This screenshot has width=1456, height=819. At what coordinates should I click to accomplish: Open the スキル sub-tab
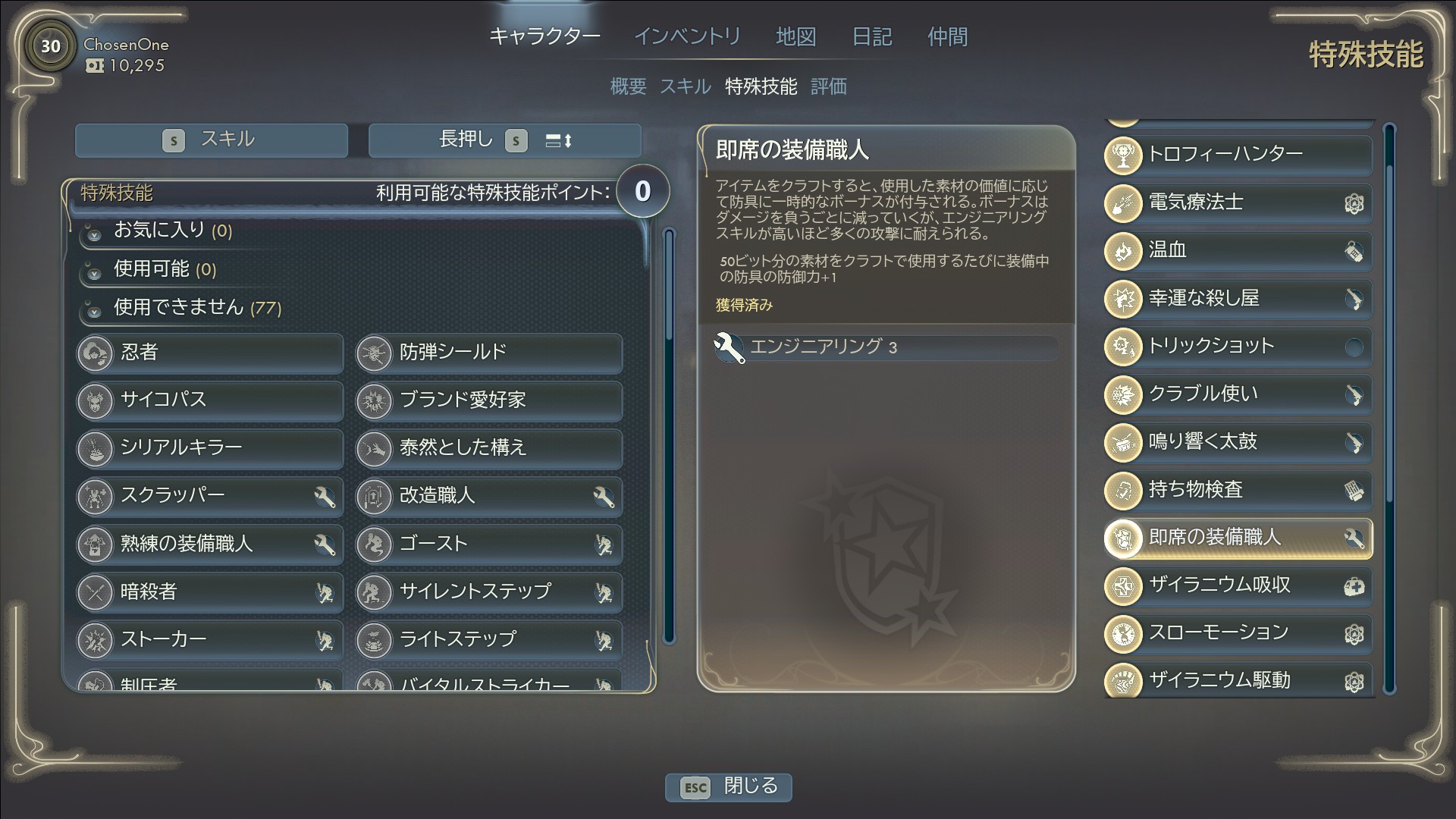[x=685, y=86]
